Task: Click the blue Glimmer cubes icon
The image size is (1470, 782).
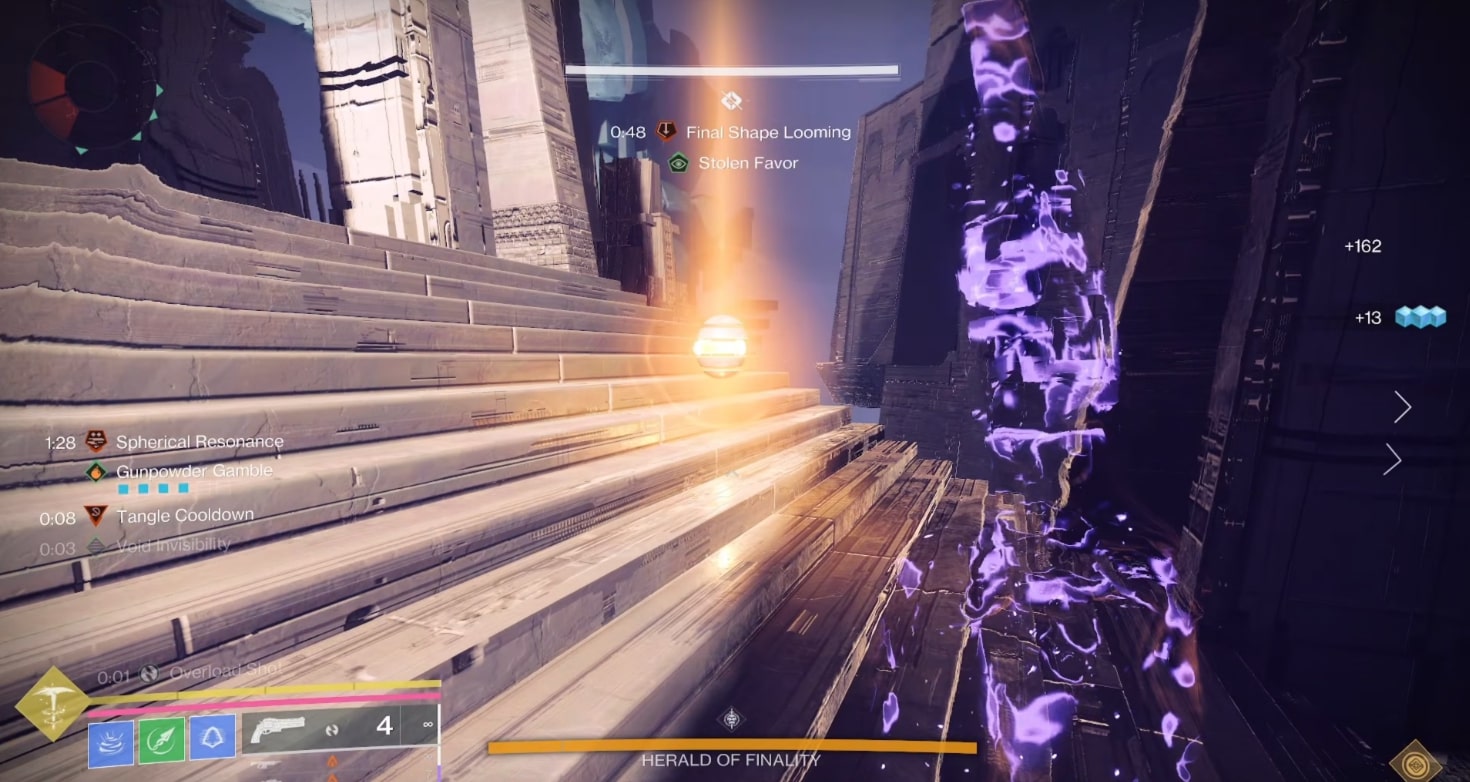Action: tap(1420, 317)
